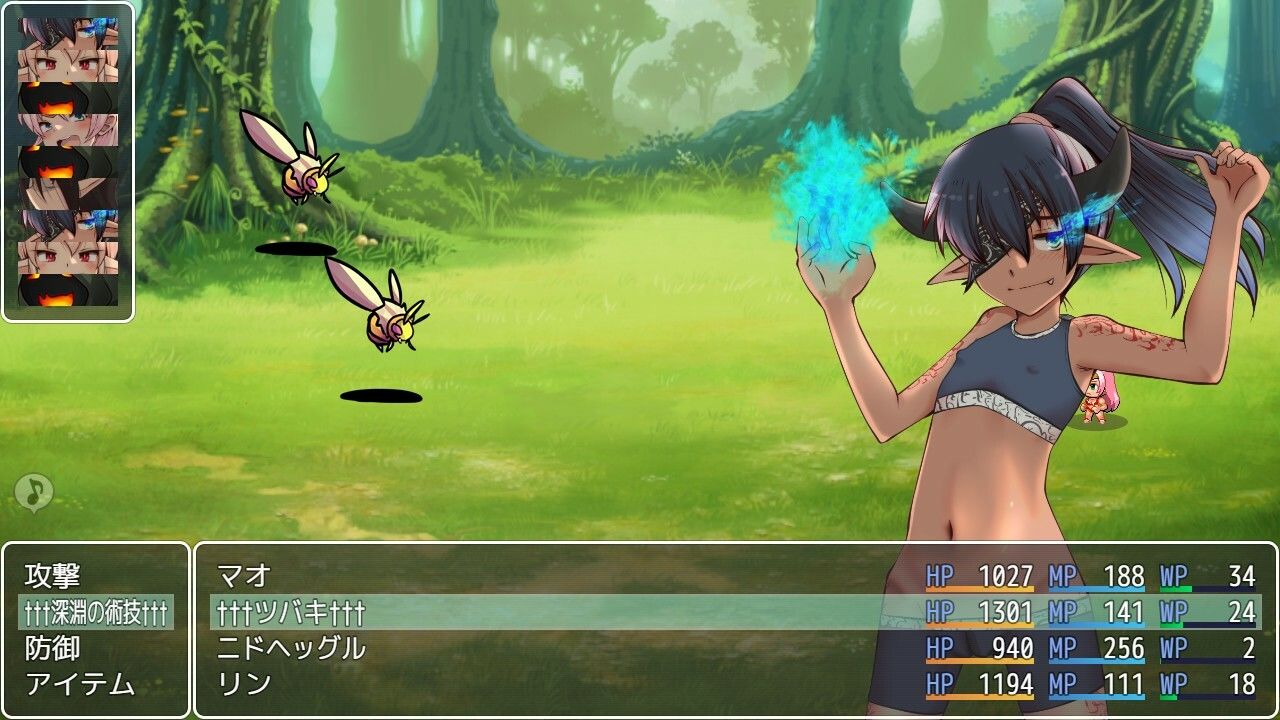
Task: Click マオ's HP gauge showing 1027
Action: coord(980,573)
